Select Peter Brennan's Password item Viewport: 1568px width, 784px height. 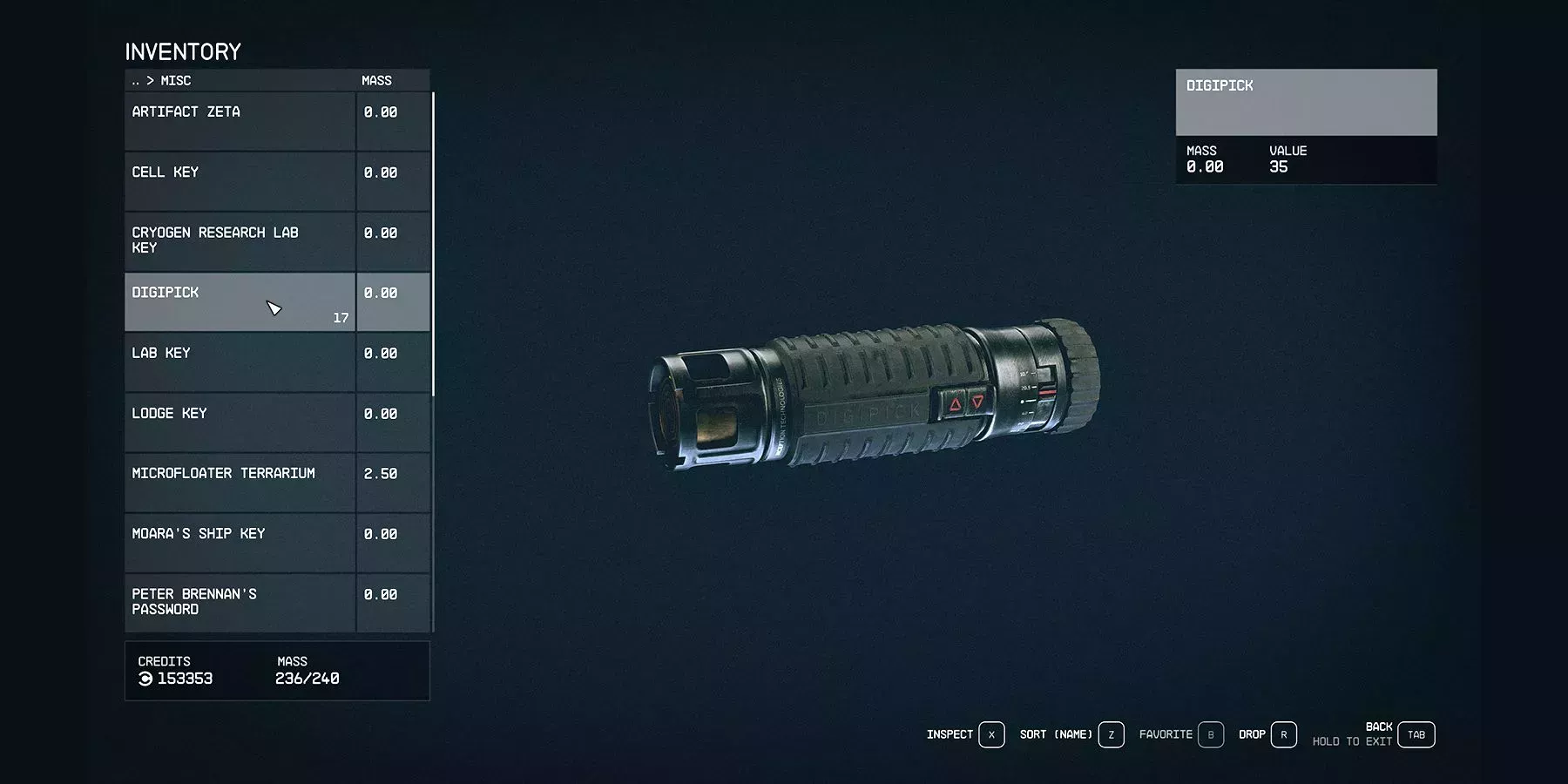pos(240,602)
